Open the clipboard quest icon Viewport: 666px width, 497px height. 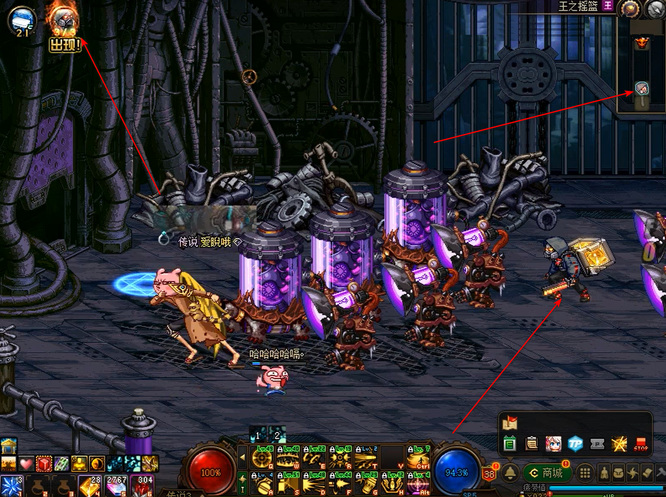coord(532,443)
